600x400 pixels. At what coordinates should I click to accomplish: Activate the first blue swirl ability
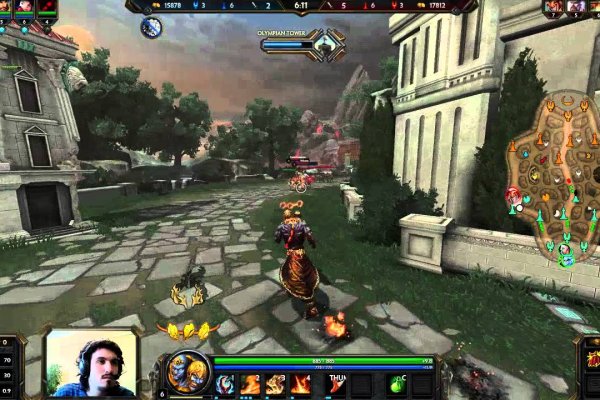point(226,383)
